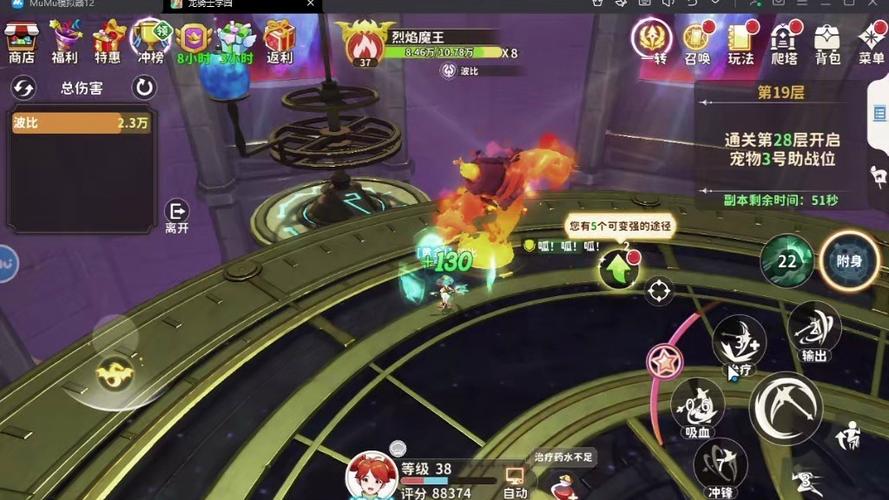Screen dimensions: 889x500
Task: Open the 特惠 special offers gift
Action: 108,40
